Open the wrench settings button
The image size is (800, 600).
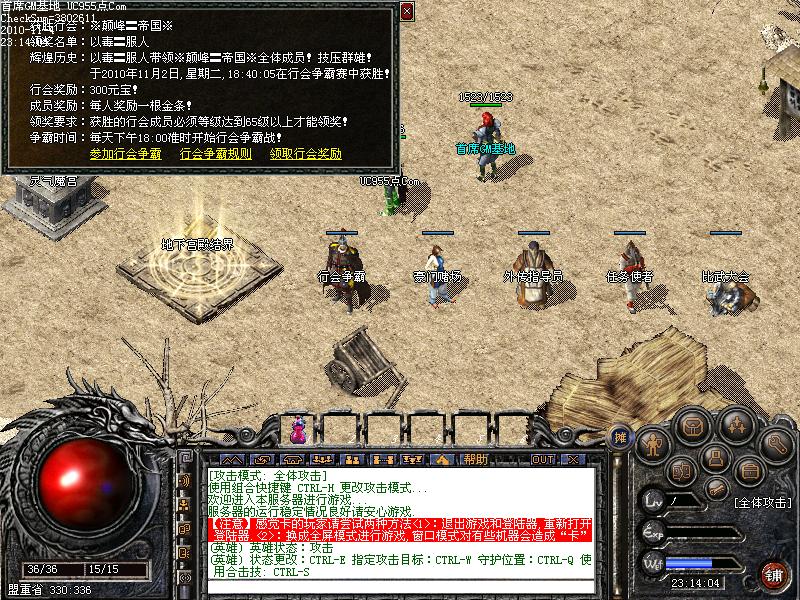pyautogui.click(x=776, y=441)
